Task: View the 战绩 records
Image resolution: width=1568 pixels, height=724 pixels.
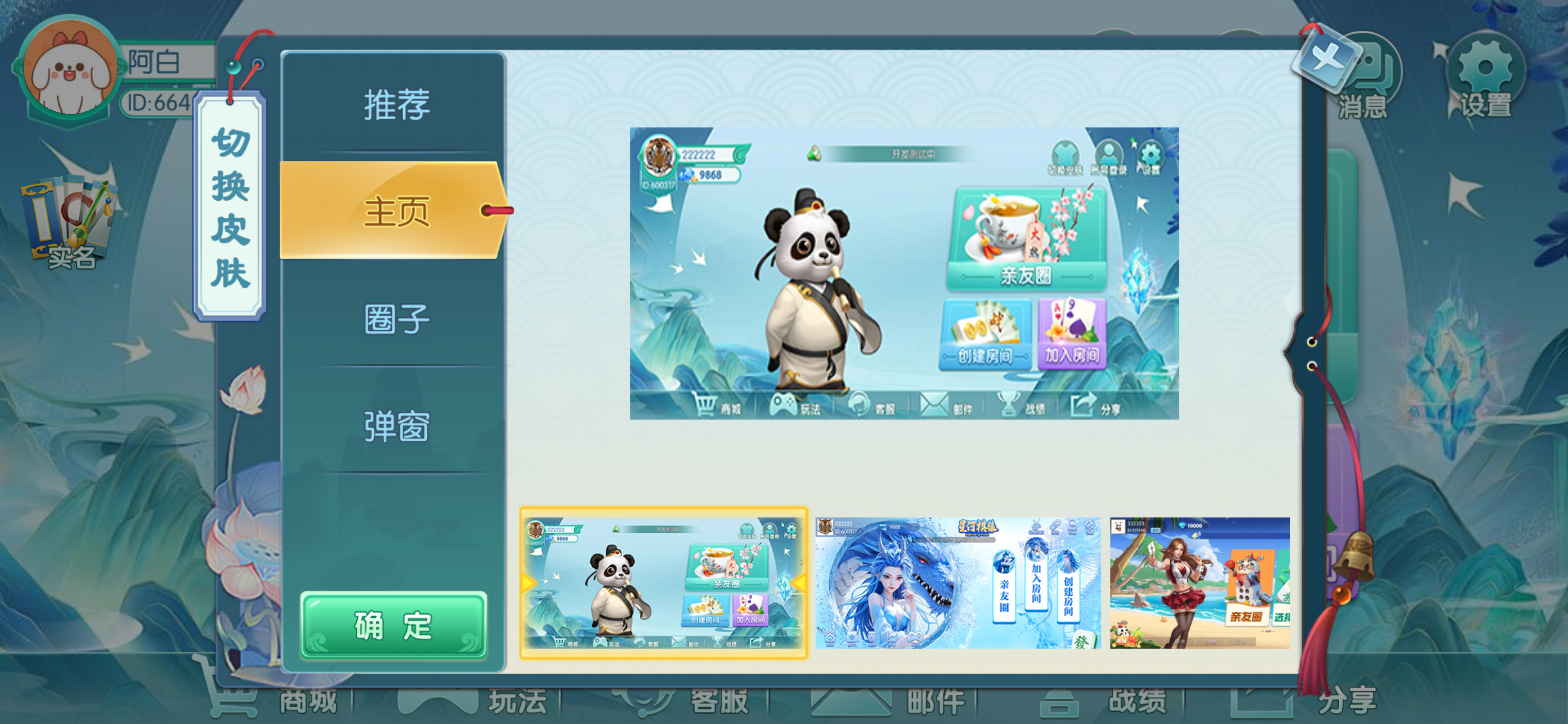Action: 1106,701
